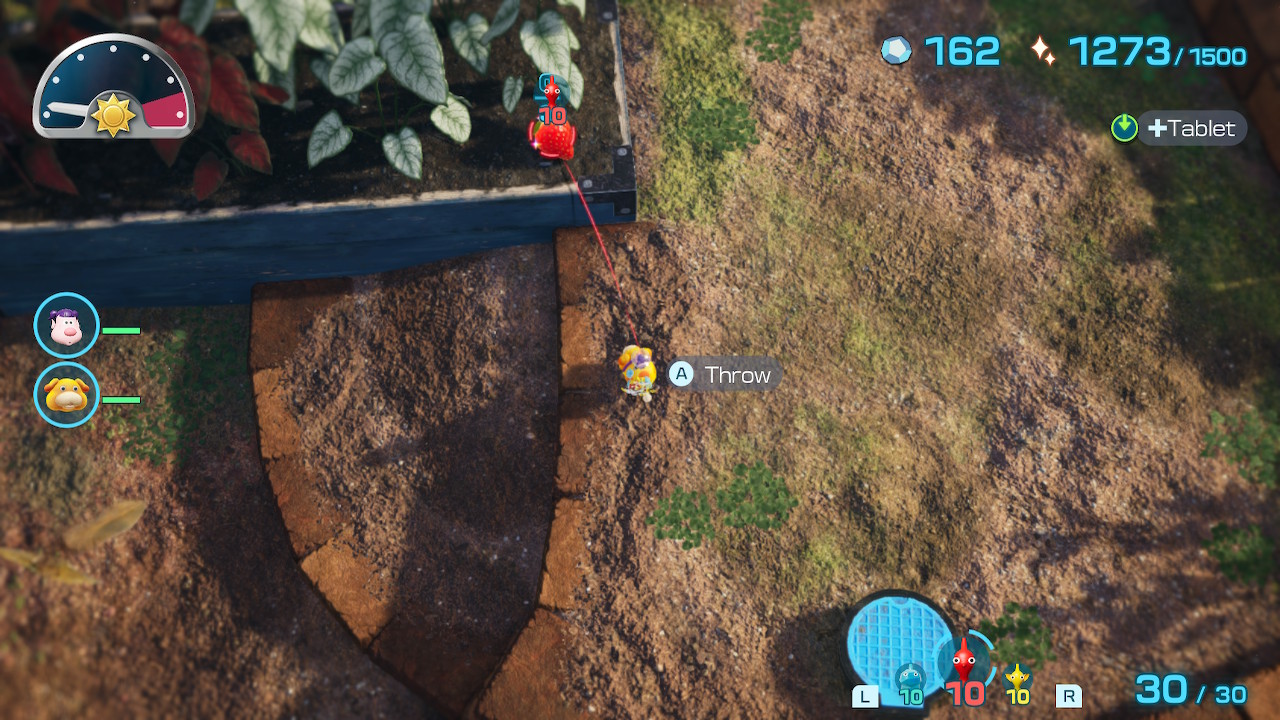Select the purple-haired rescue officer portrait
This screenshot has height=720, width=1280.
(x=66, y=326)
